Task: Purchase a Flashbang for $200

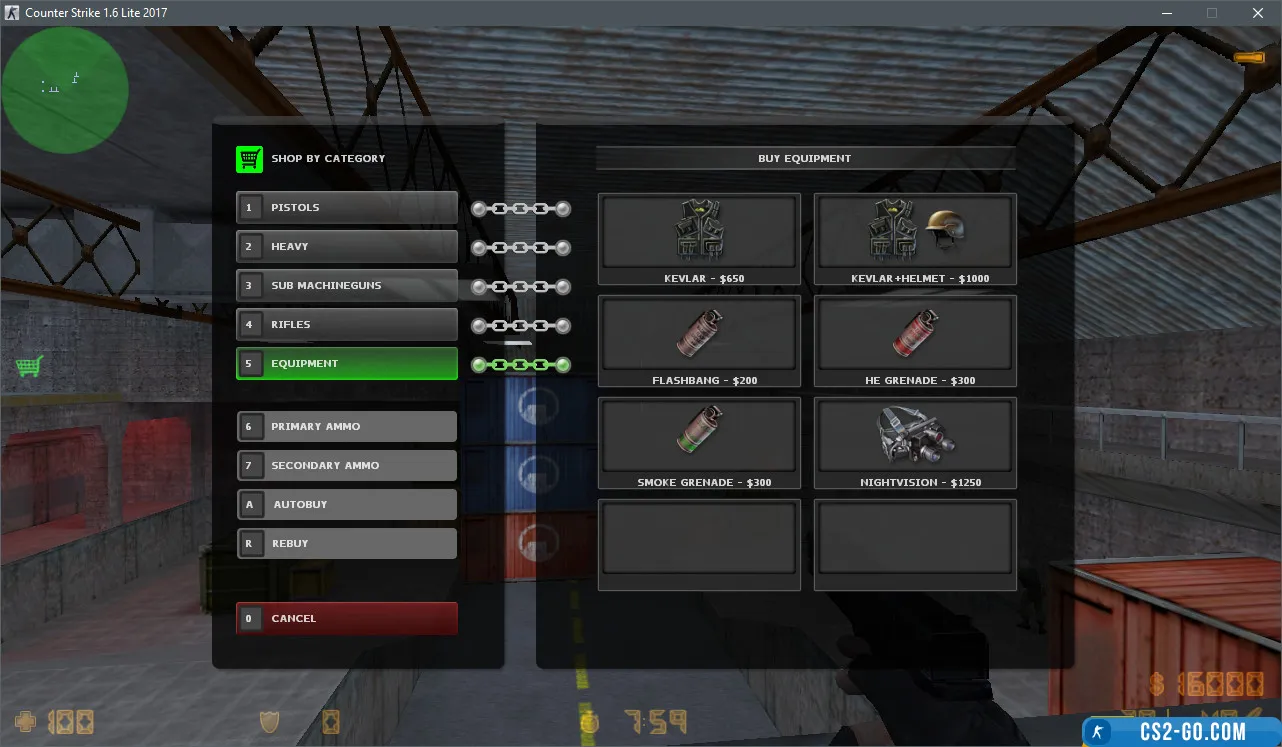Action: coord(699,341)
